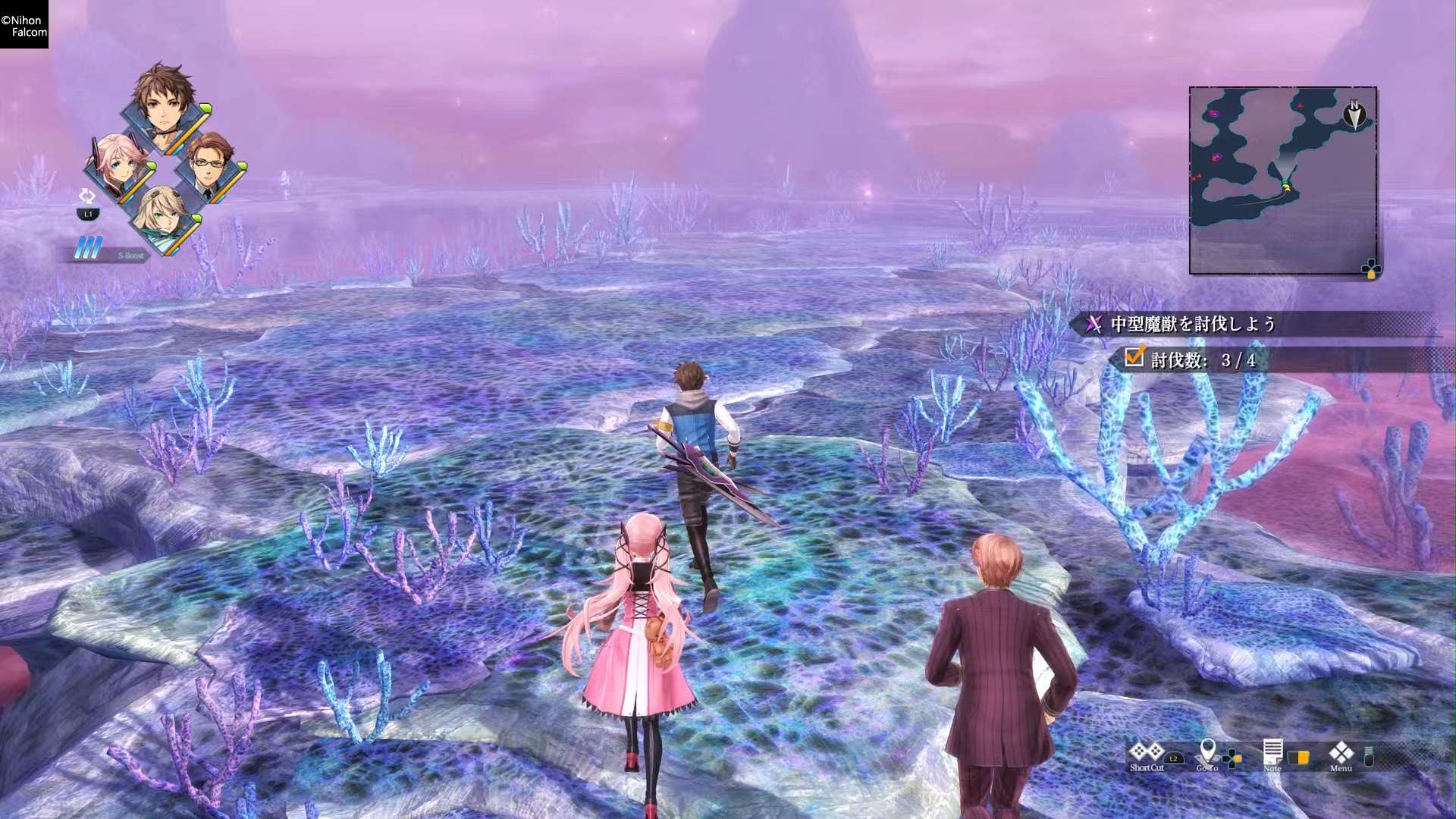Open the minimap

click(x=1282, y=180)
